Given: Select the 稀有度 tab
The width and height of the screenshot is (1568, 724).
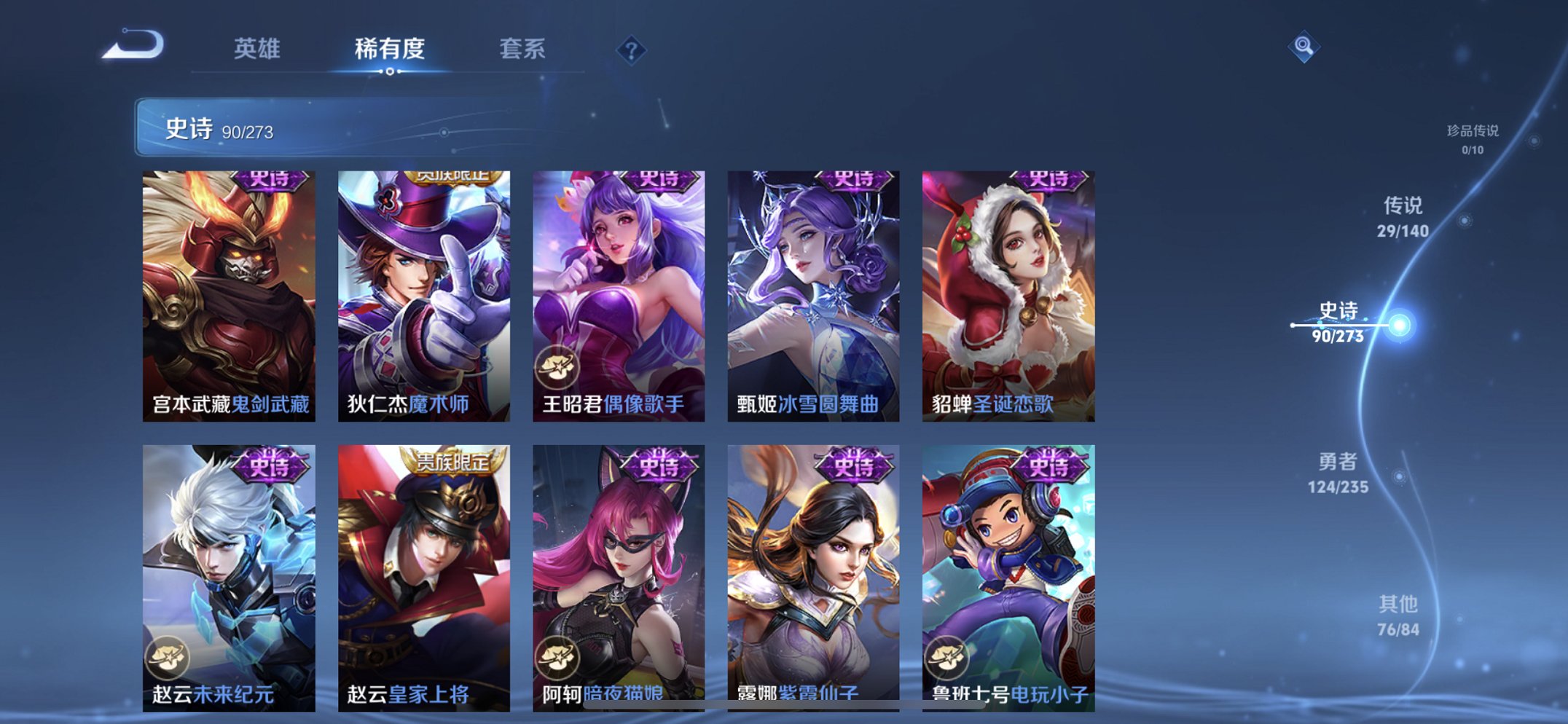Looking at the screenshot, I should point(389,49).
